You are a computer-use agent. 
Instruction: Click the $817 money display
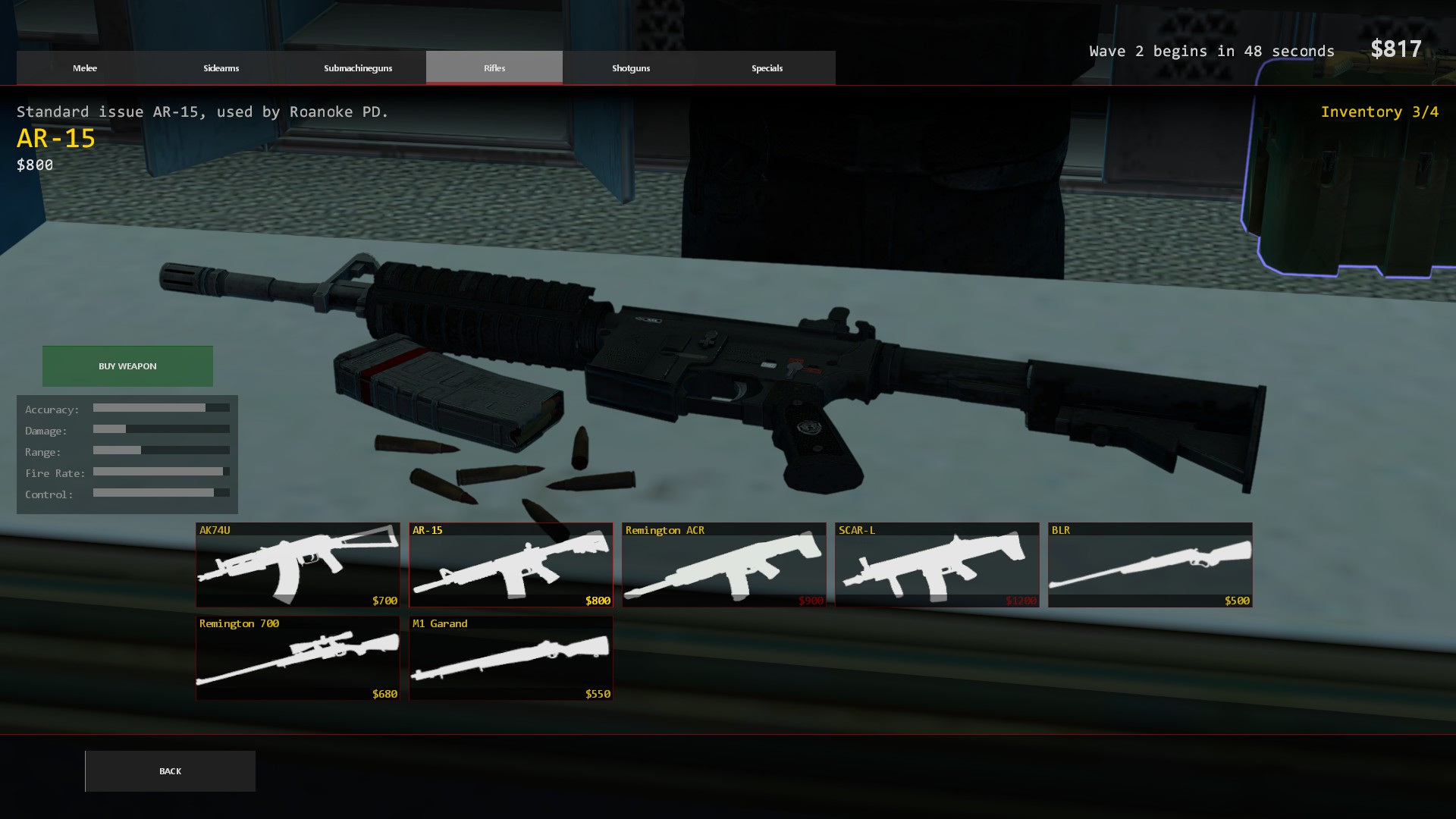(x=1398, y=49)
